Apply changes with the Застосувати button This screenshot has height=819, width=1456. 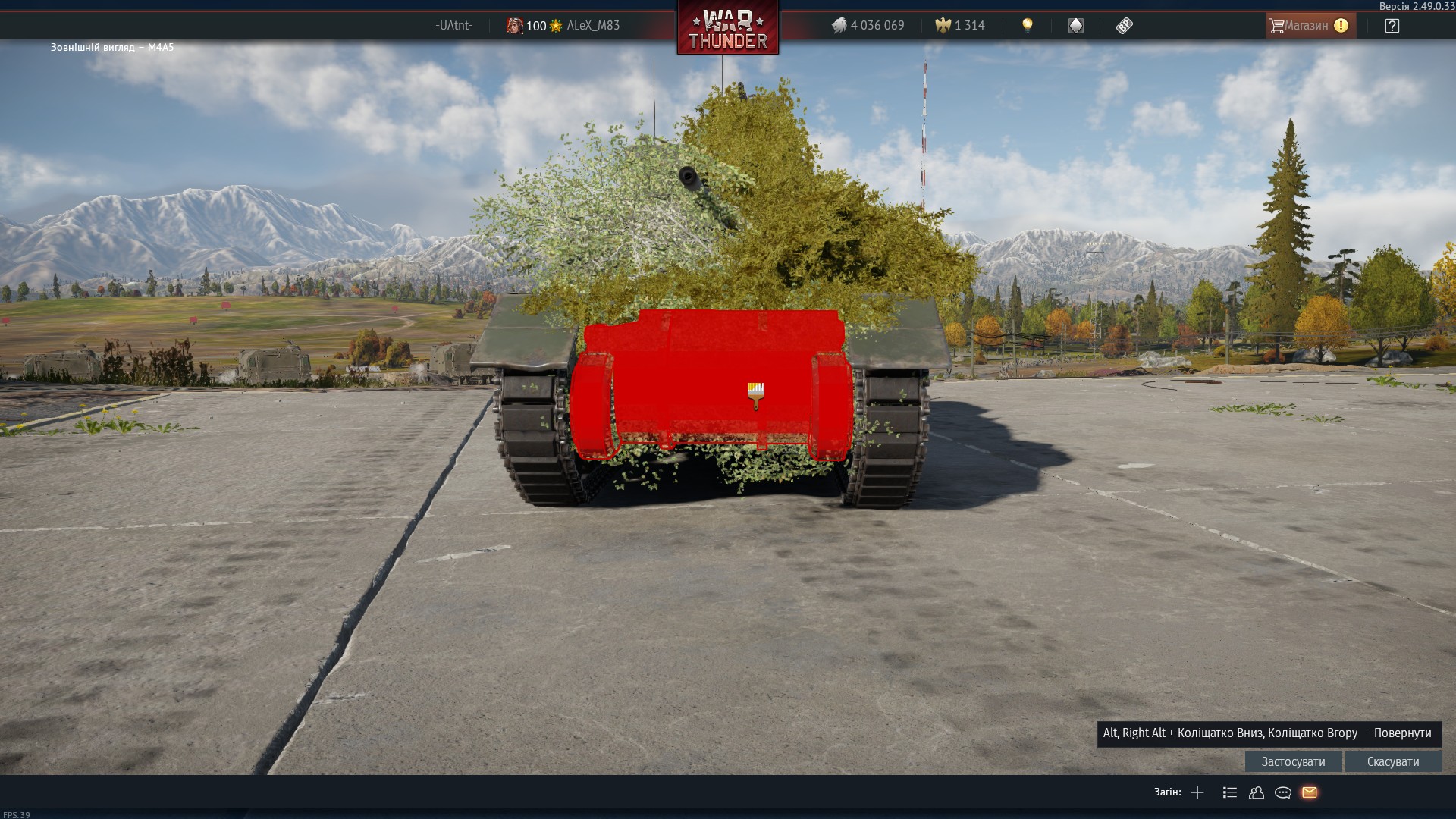pos(1293,761)
